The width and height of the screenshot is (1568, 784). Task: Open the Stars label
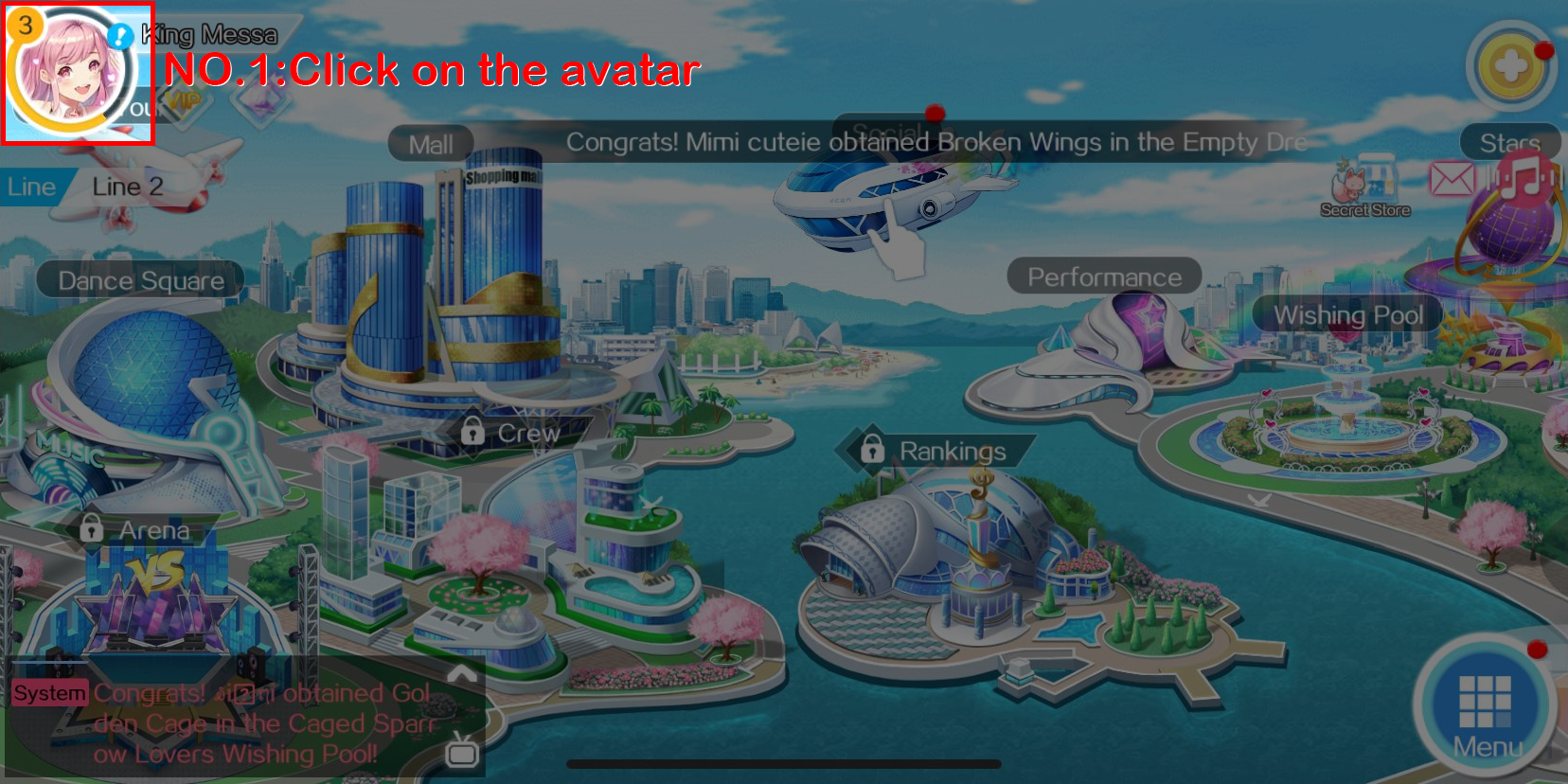(x=1509, y=143)
